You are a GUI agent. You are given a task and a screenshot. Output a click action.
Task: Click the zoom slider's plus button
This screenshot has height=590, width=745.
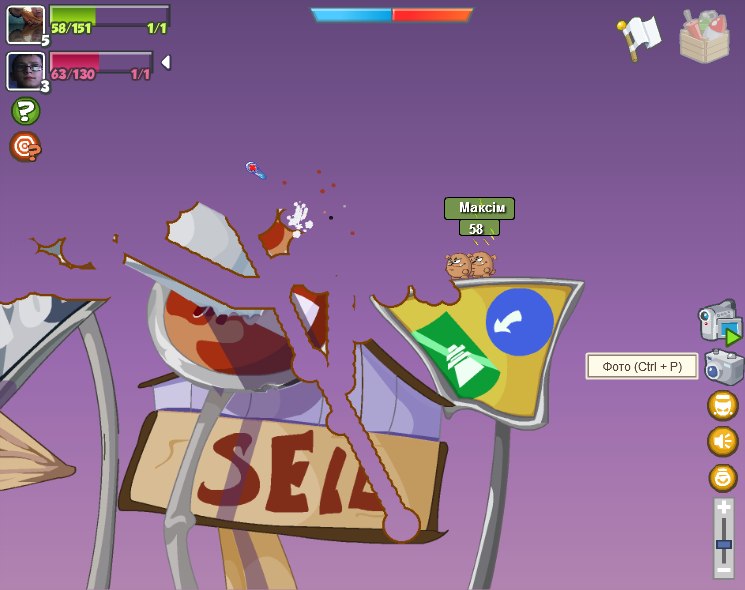[724, 508]
